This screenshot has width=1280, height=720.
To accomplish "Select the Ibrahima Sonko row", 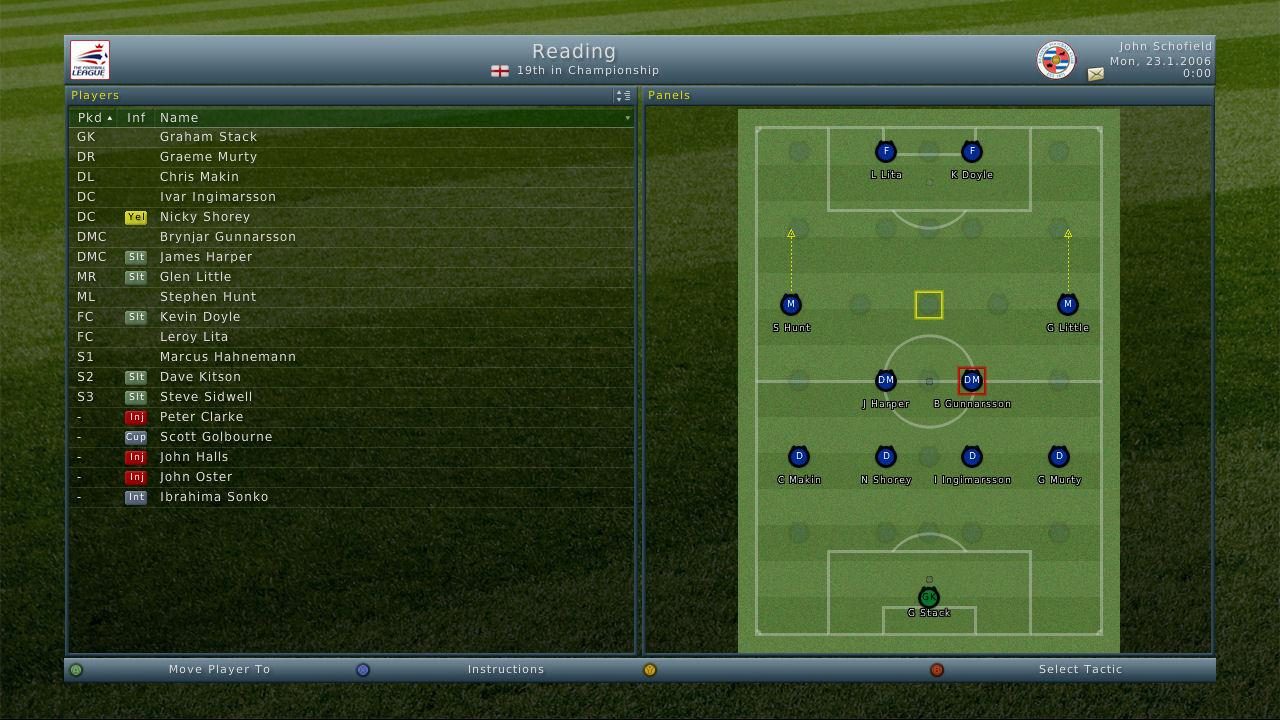I will (x=213, y=497).
